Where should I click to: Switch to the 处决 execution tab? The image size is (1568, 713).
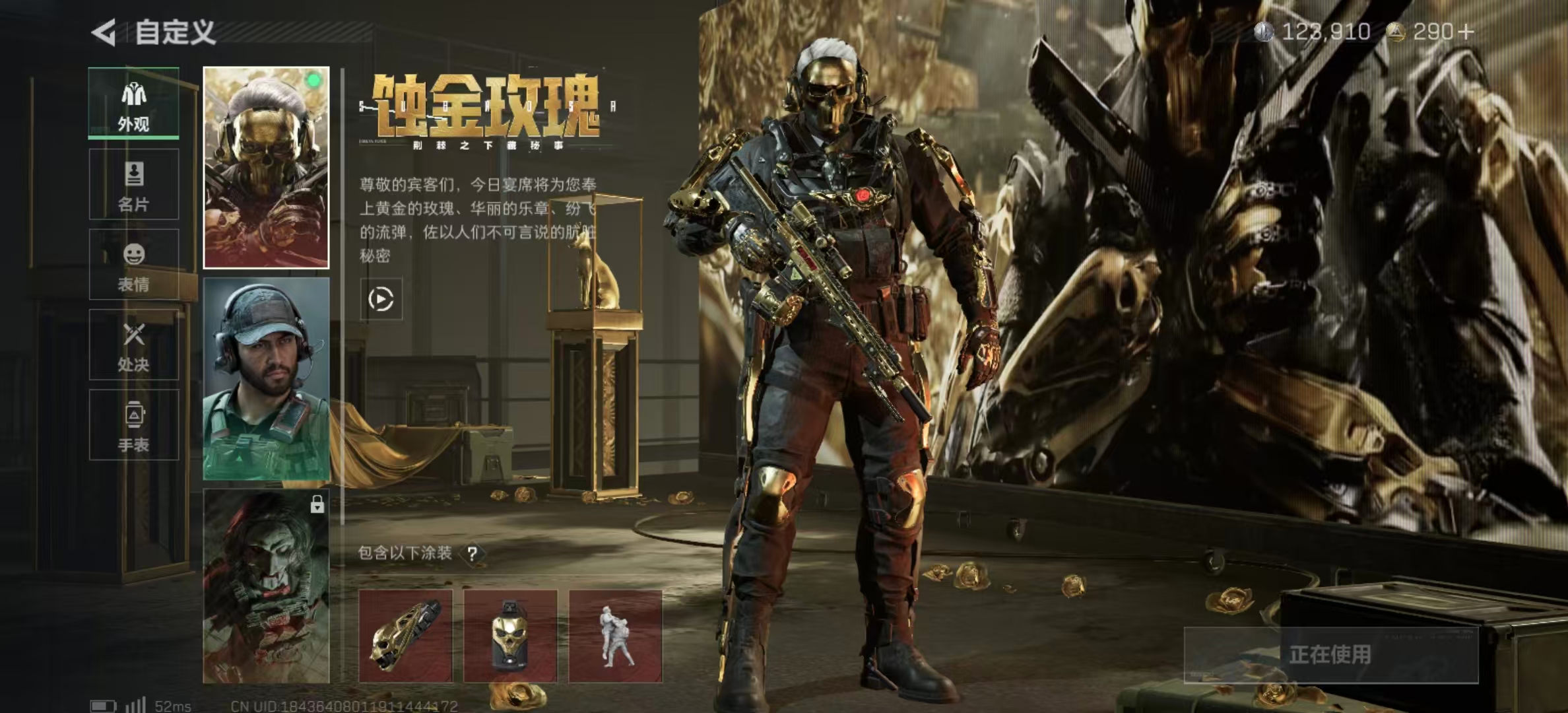tap(134, 345)
